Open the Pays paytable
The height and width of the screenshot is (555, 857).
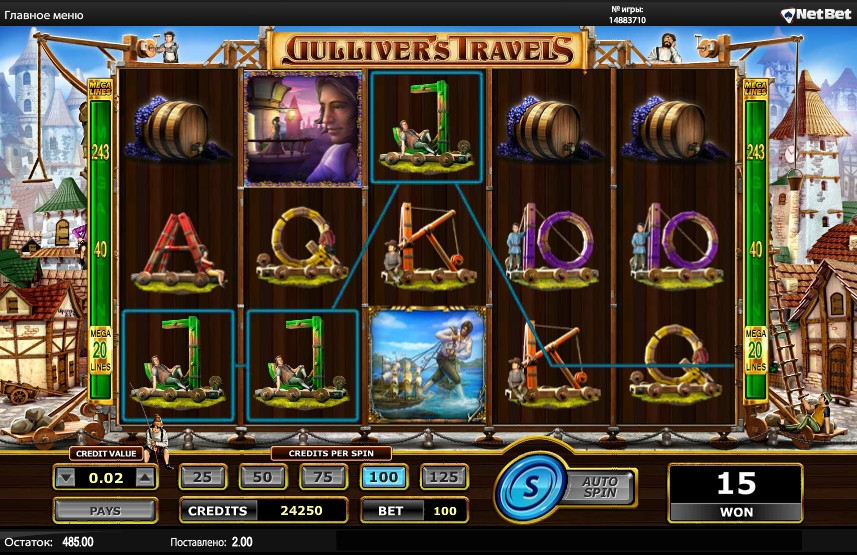pyautogui.click(x=105, y=511)
